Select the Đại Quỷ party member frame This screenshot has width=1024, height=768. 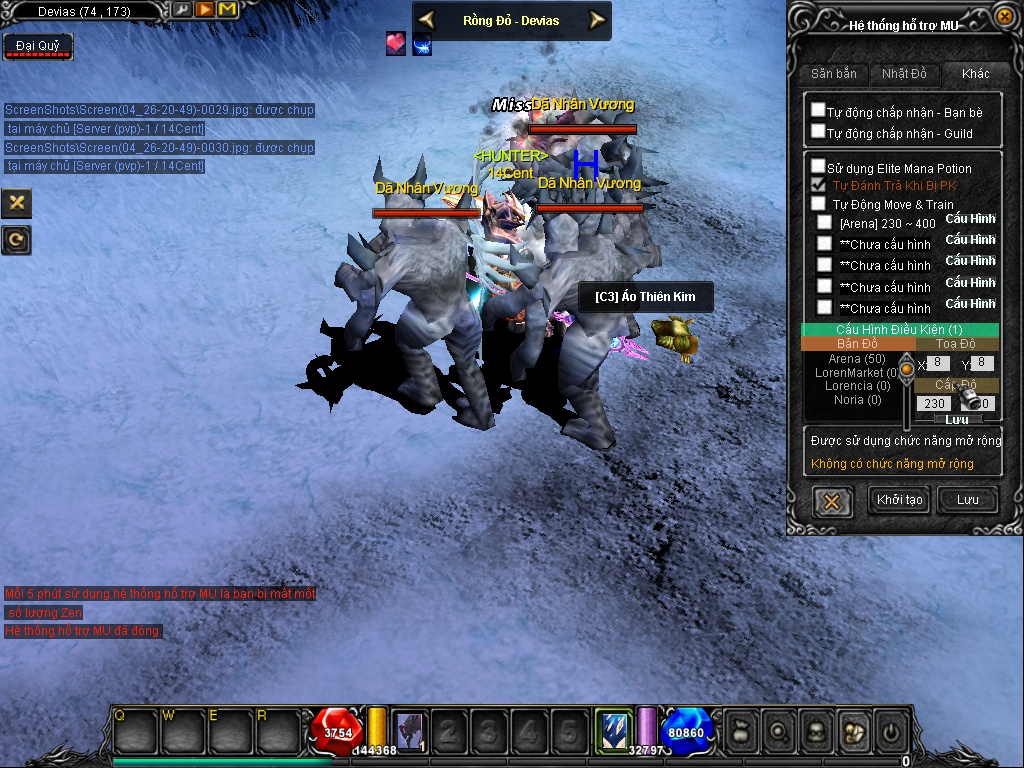coord(38,47)
